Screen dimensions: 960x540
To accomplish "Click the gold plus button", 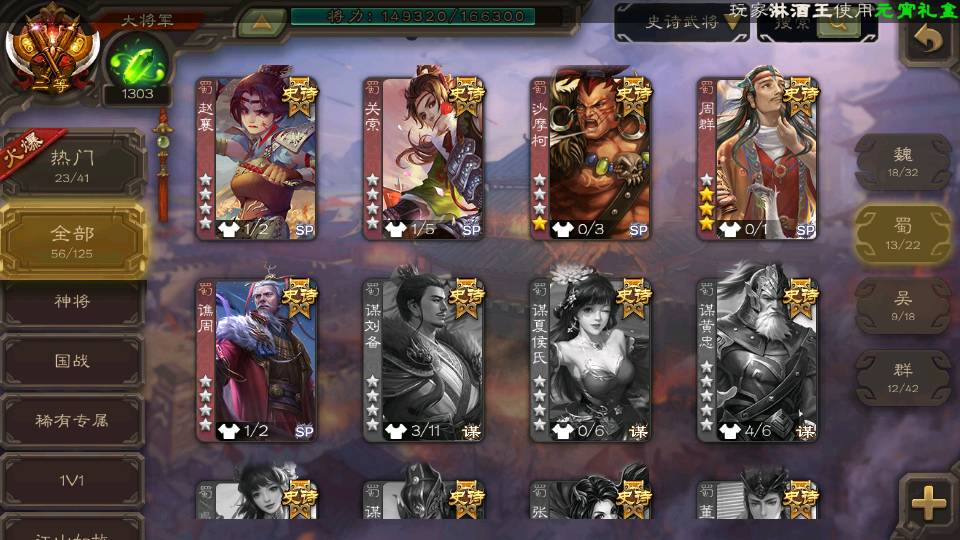I will pos(929,502).
